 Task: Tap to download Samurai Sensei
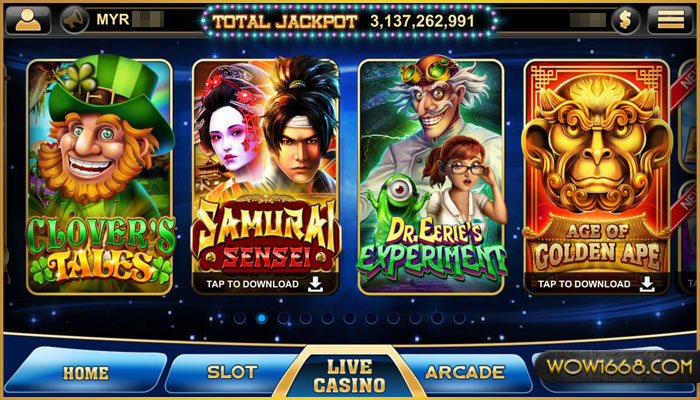[x=264, y=284]
